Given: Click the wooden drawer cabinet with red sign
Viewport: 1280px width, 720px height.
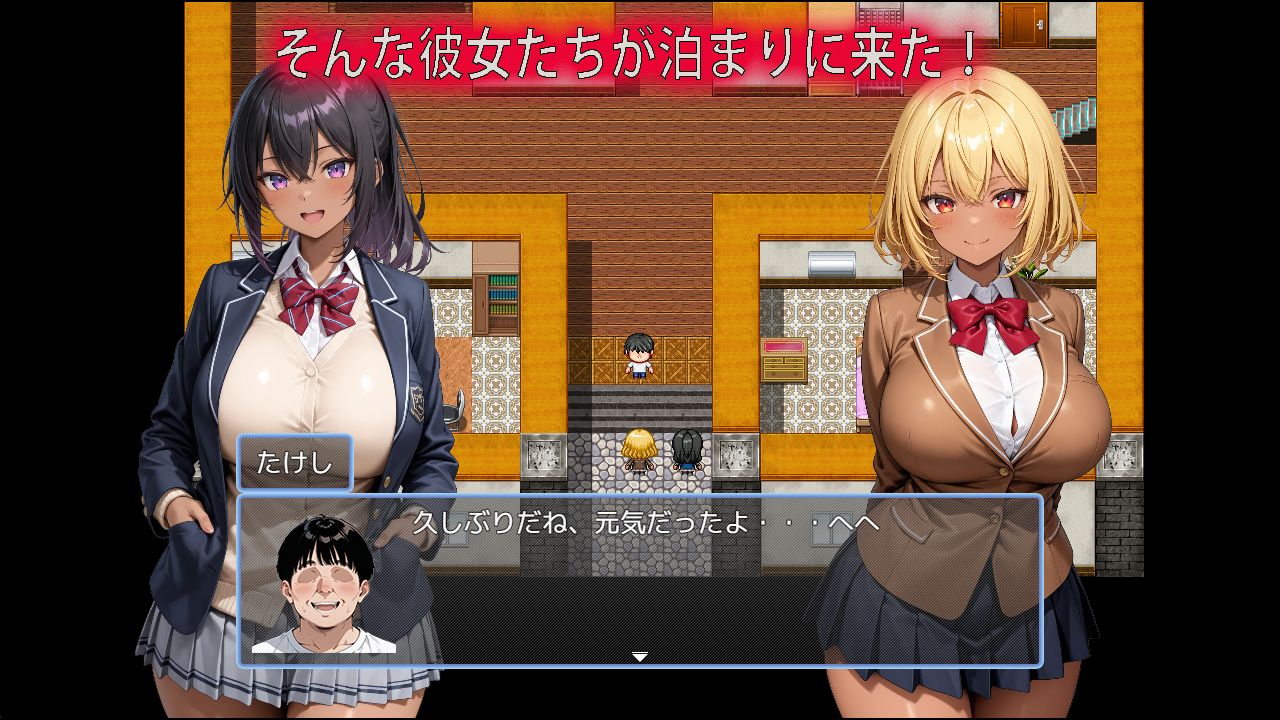Looking at the screenshot, I should click(784, 359).
